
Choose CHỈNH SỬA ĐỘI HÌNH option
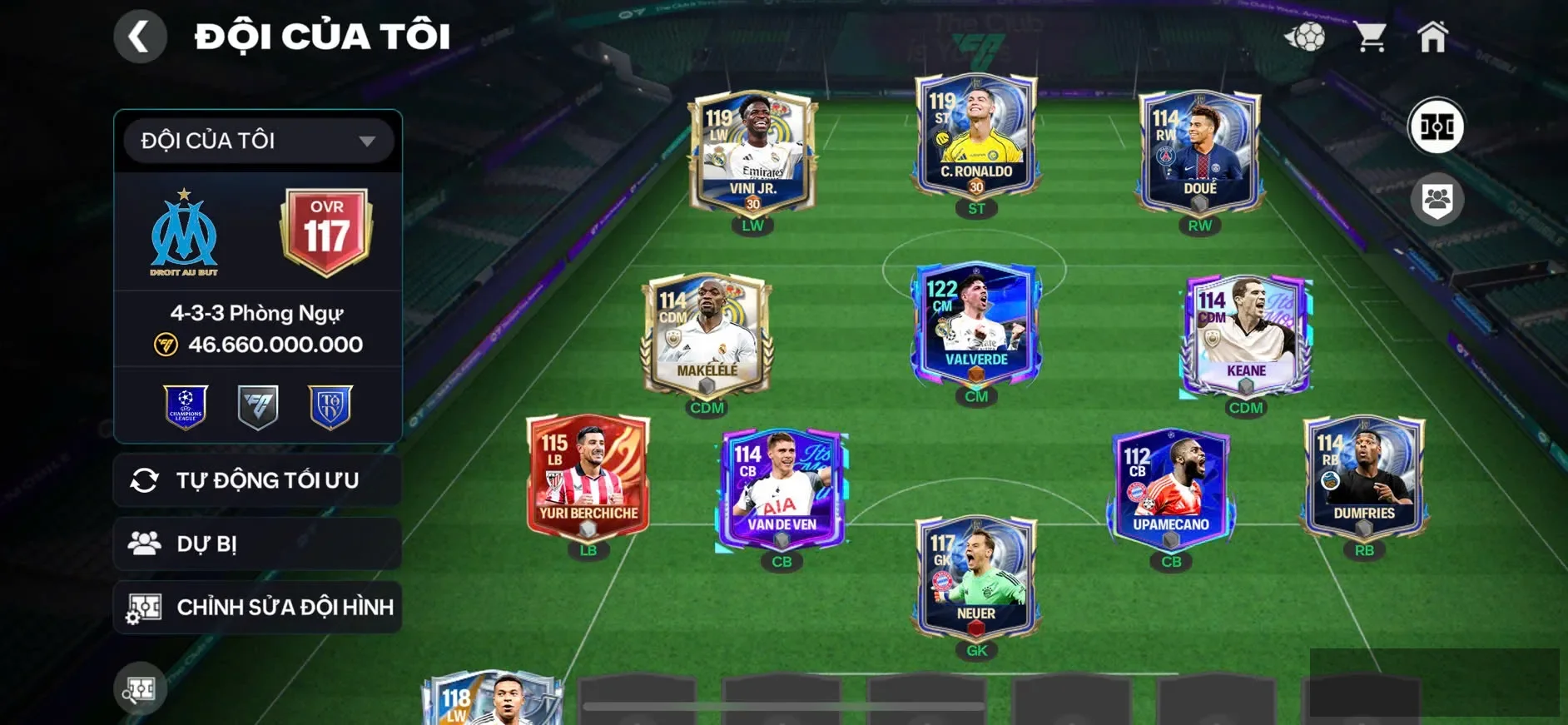(258, 607)
